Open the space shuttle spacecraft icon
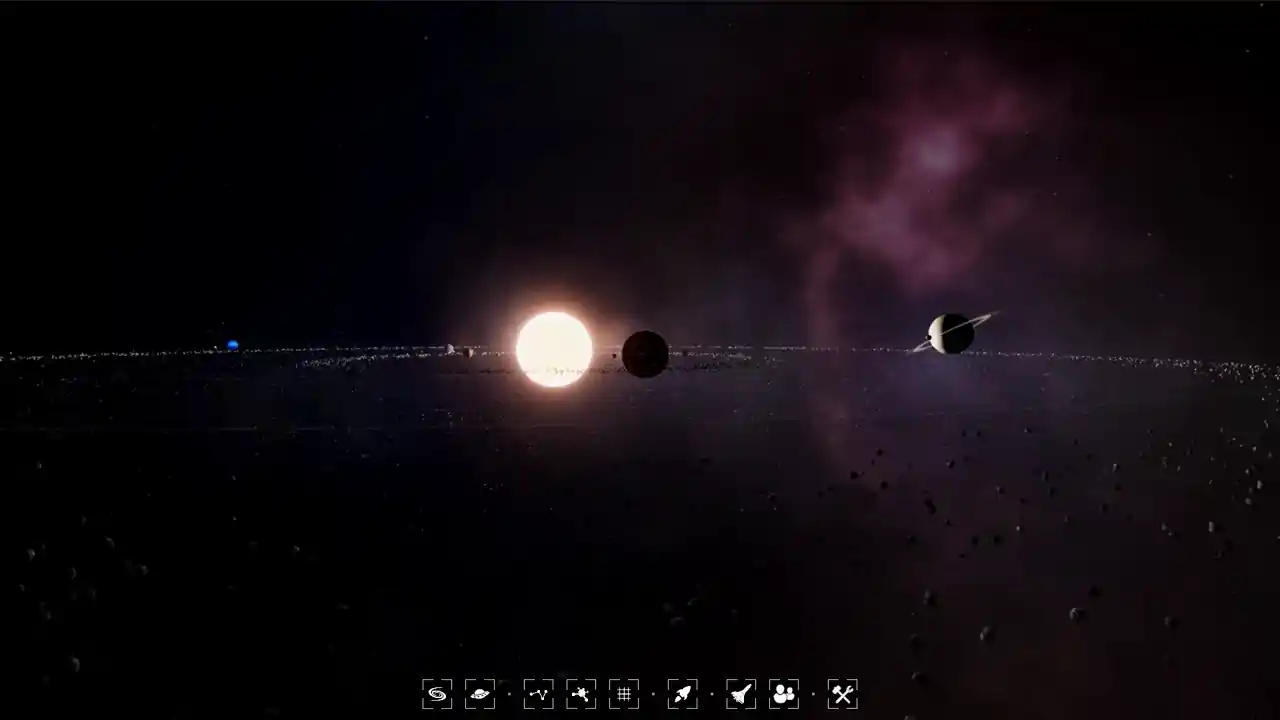 tap(740, 693)
